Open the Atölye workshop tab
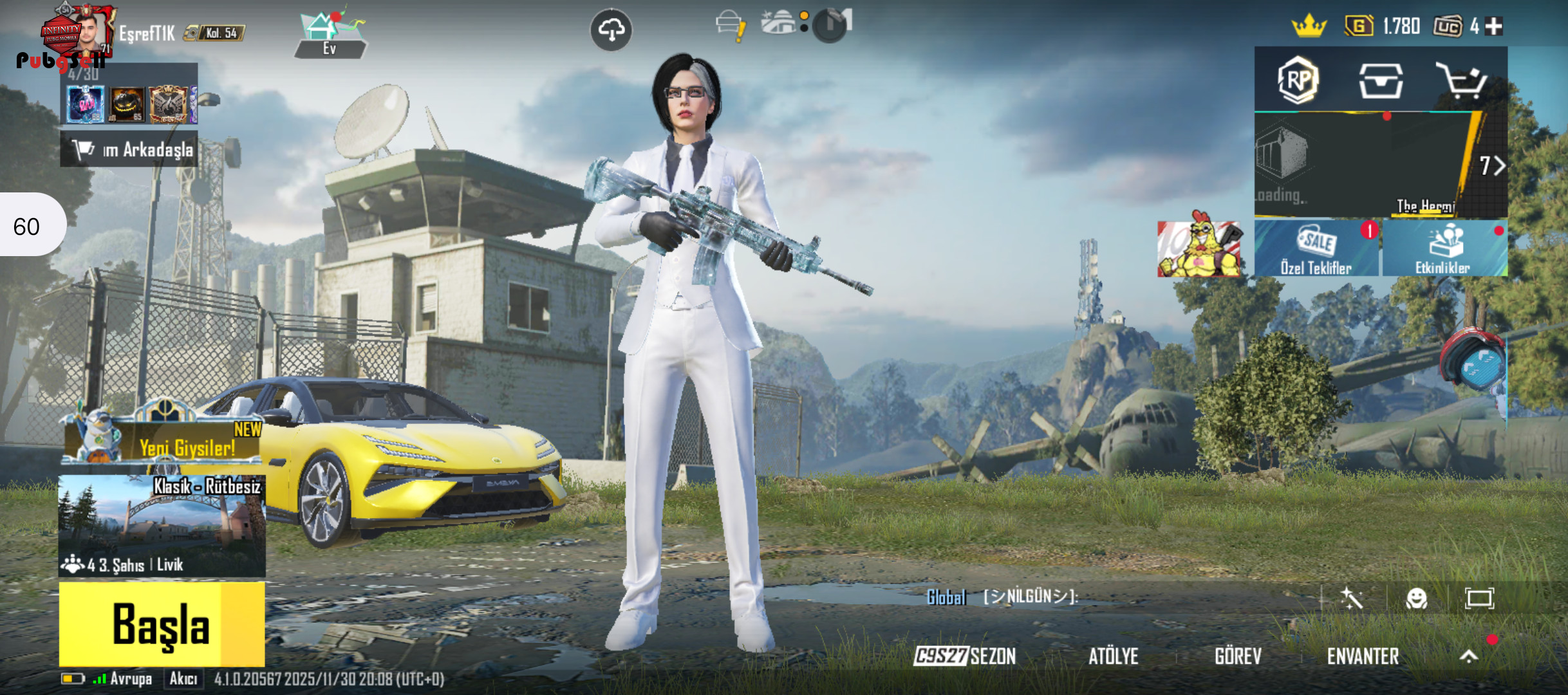The width and height of the screenshot is (1568, 695). [1113, 656]
